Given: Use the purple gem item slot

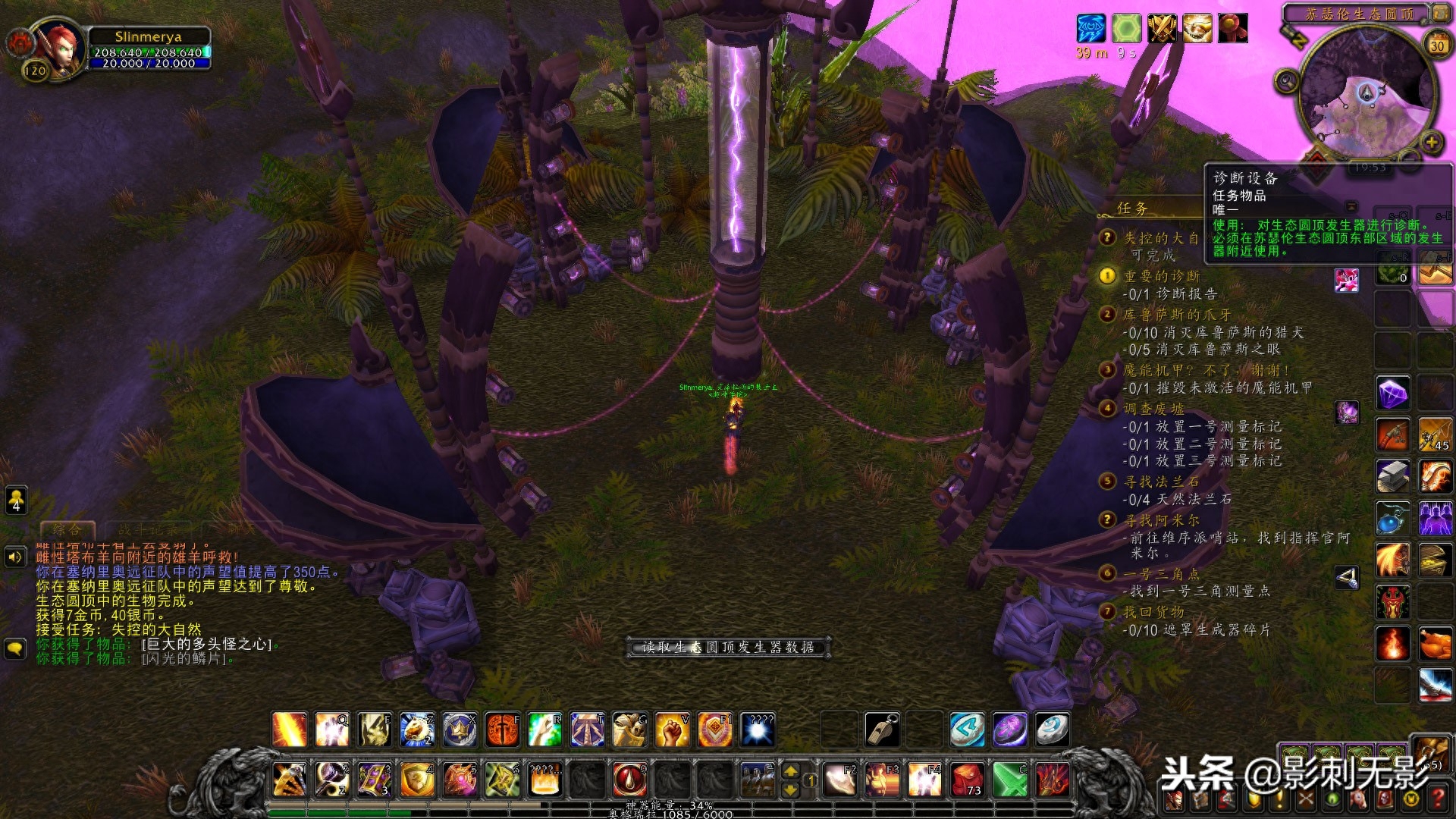Looking at the screenshot, I should 1392,394.
